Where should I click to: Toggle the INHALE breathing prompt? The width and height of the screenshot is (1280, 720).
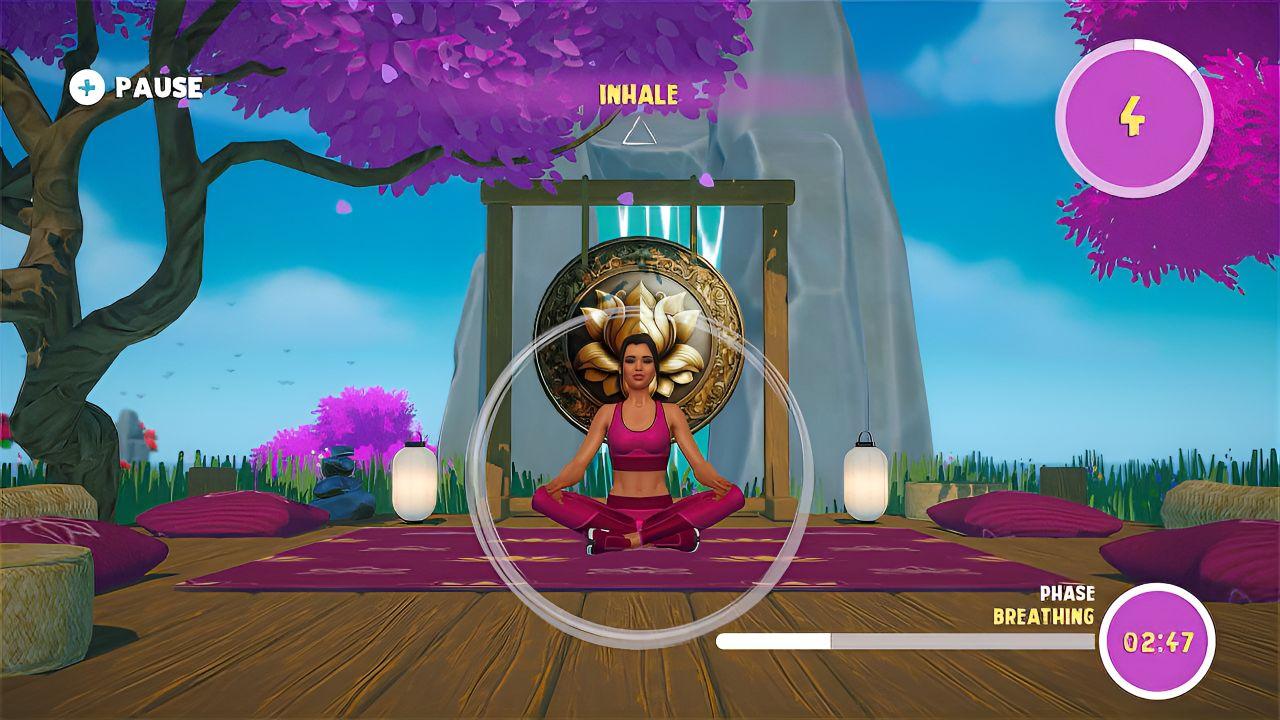pos(637,95)
